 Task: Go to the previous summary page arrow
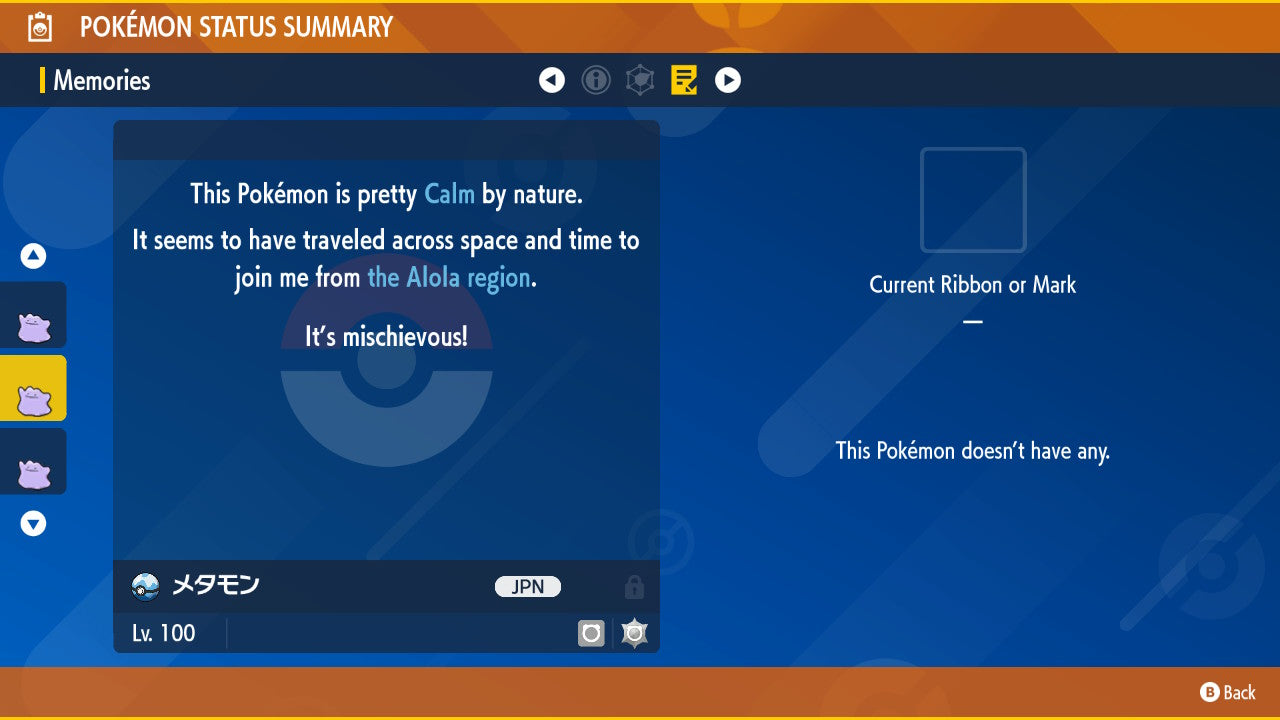(x=552, y=80)
